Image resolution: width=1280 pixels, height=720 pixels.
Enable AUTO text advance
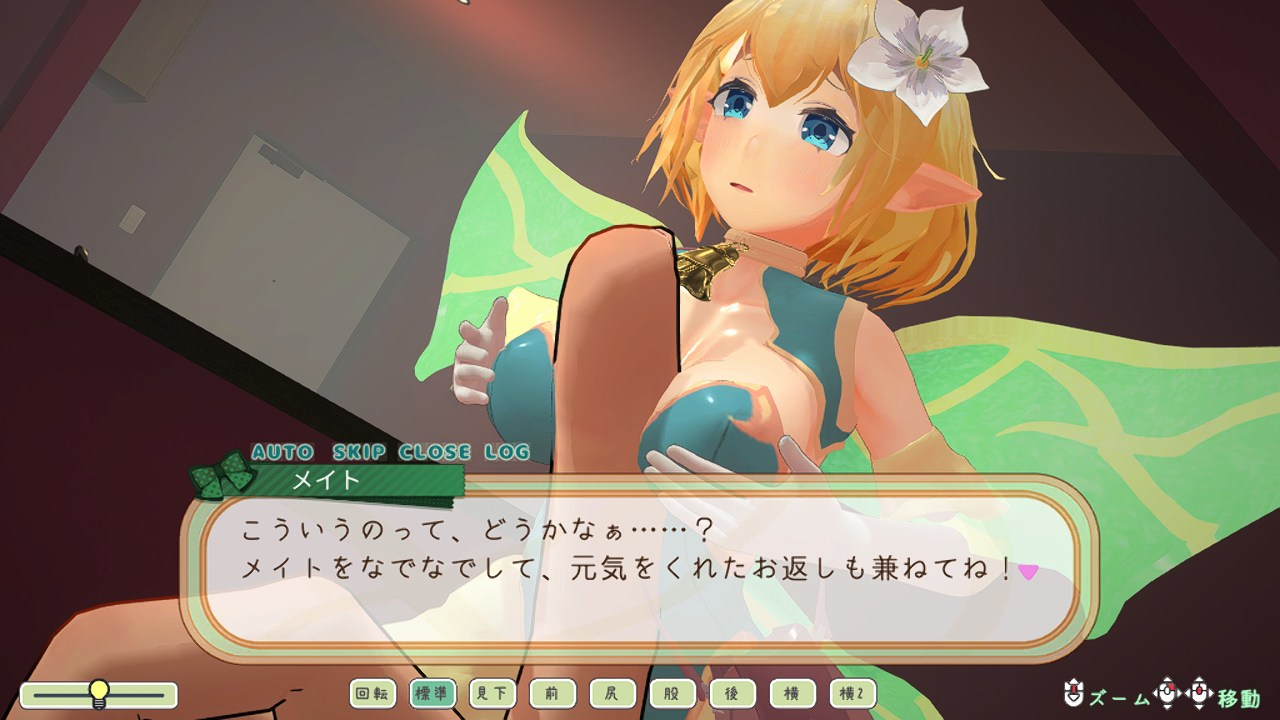(282, 452)
